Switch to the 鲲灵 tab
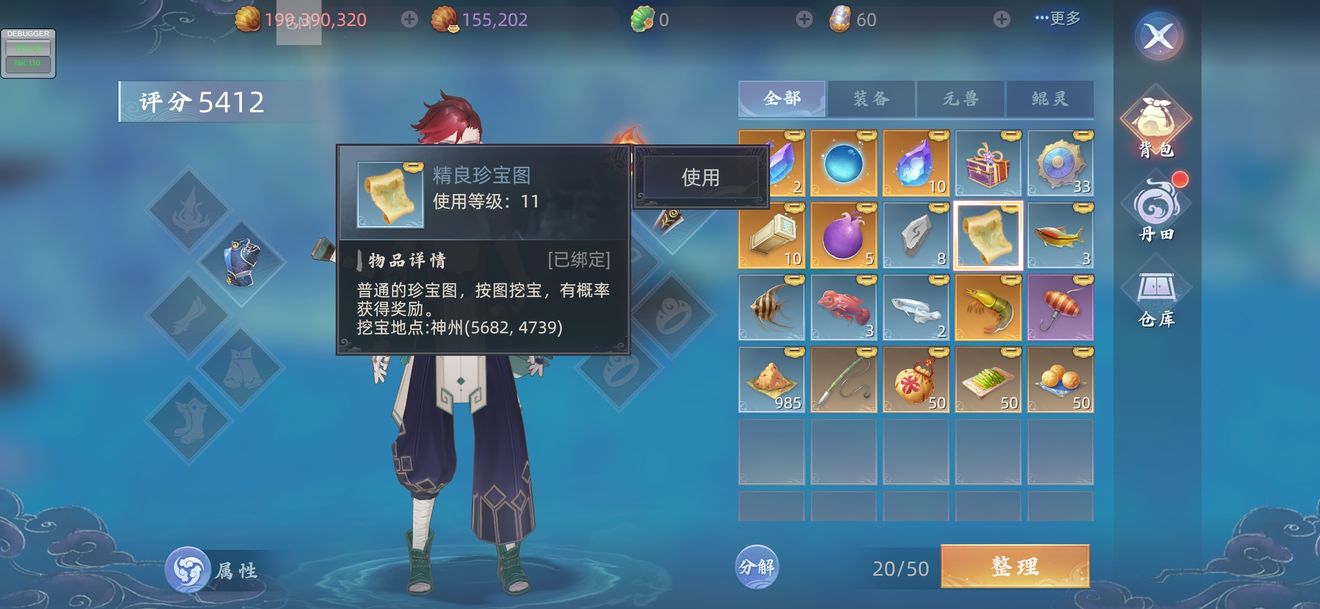Viewport: 1320px width, 609px height. pos(1049,99)
